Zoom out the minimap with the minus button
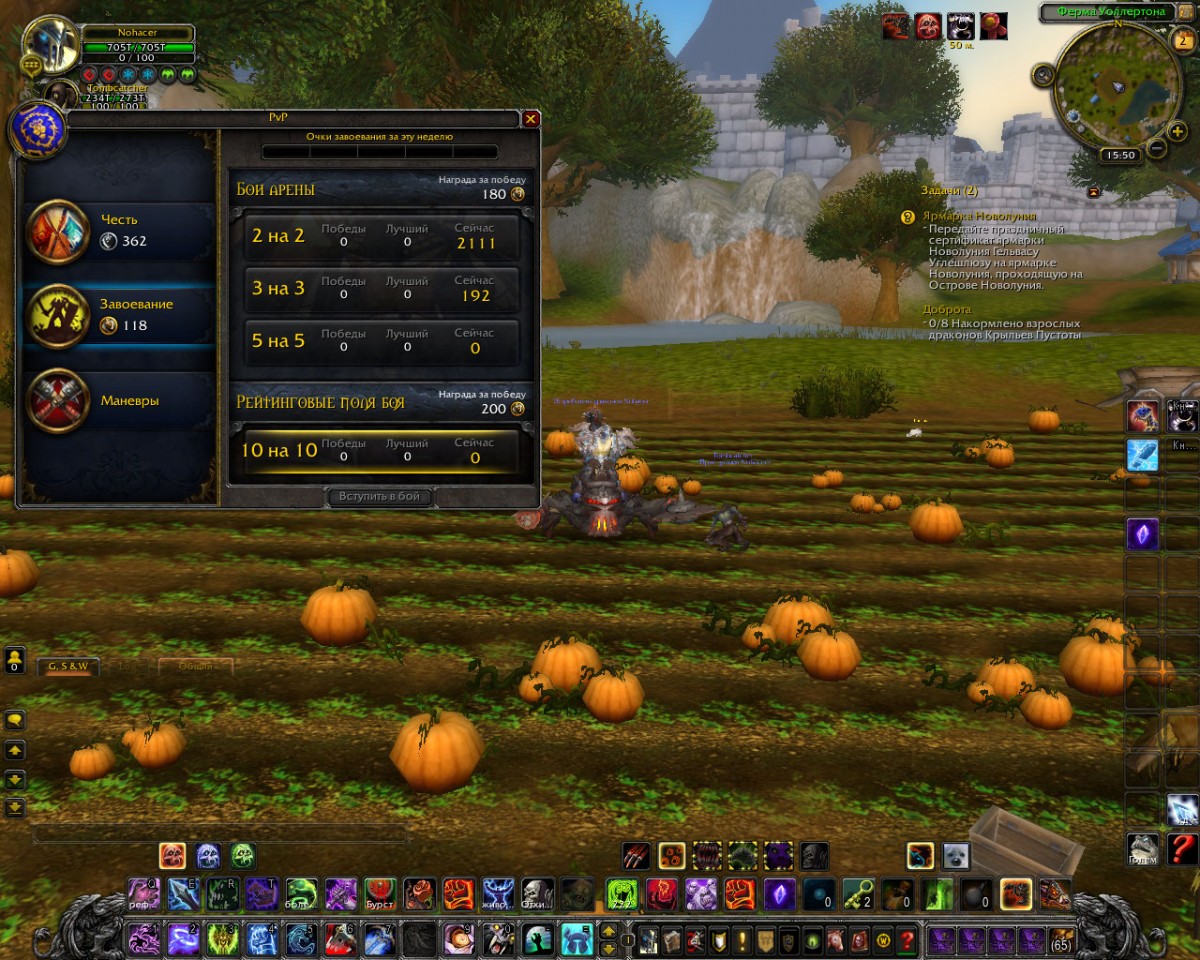 coord(1157,149)
